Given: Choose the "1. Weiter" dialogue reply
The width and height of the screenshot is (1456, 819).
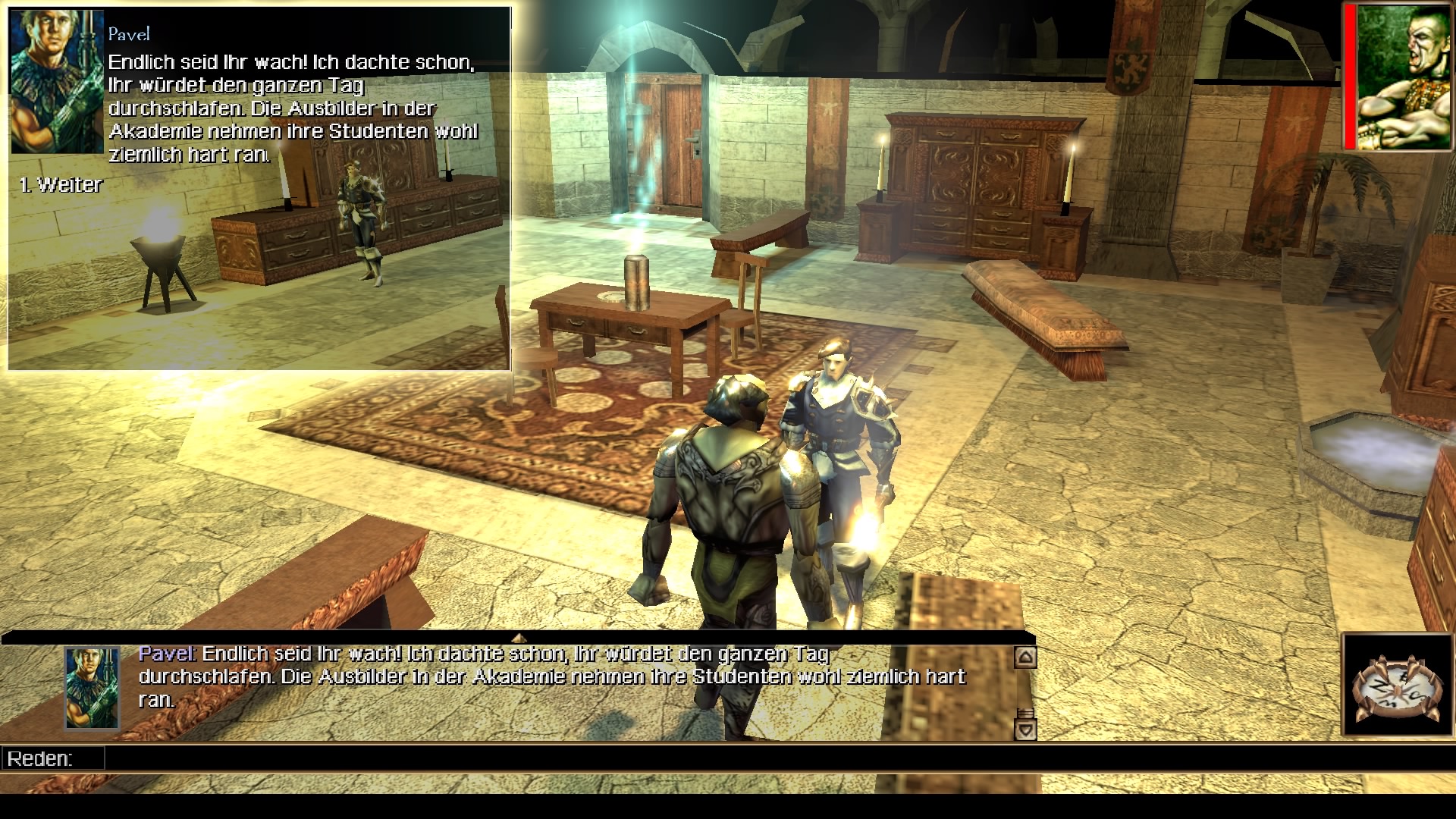Looking at the screenshot, I should click(61, 185).
